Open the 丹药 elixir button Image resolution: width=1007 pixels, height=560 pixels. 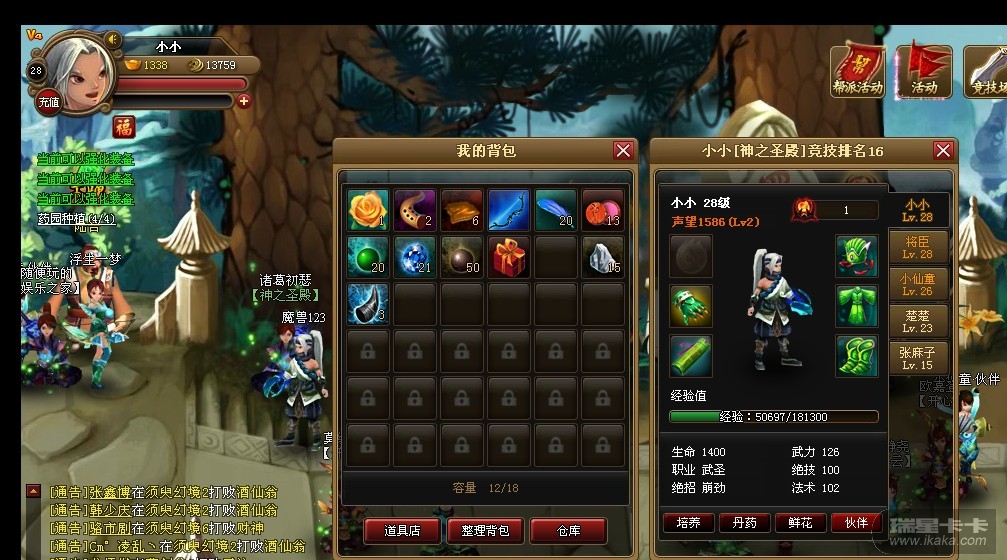(743, 522)
